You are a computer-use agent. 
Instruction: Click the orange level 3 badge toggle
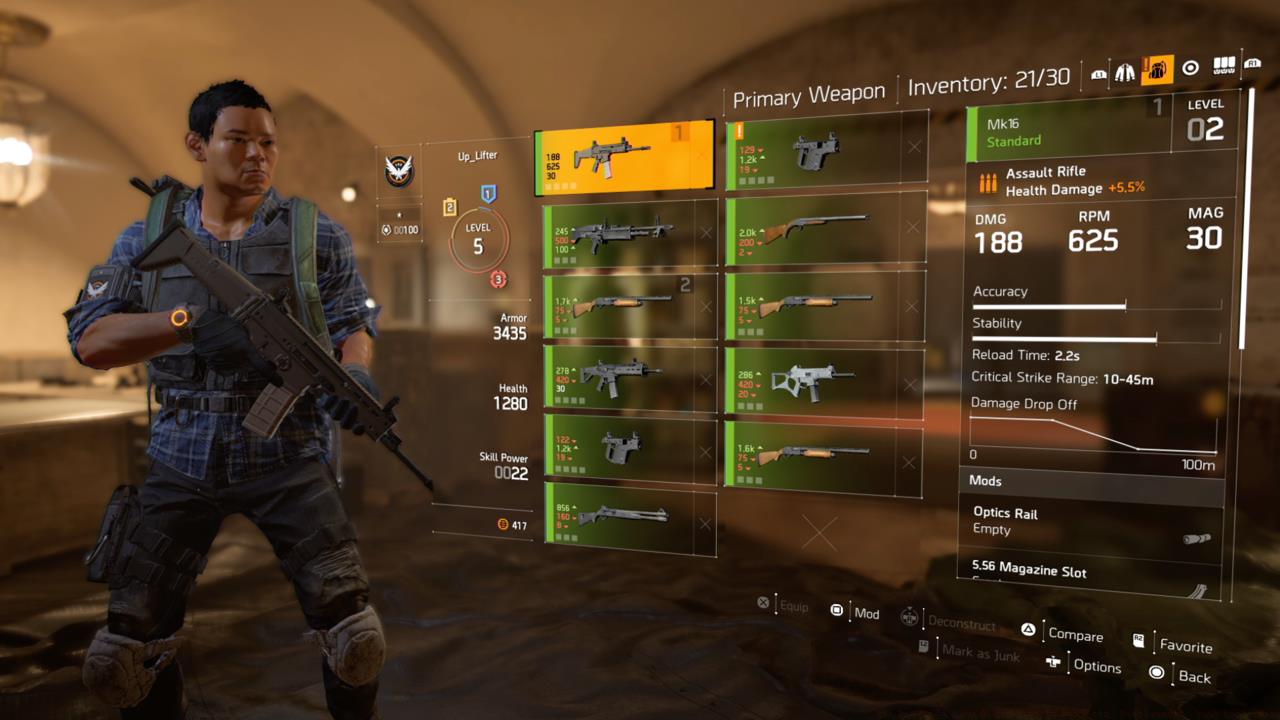pos(498,277)
